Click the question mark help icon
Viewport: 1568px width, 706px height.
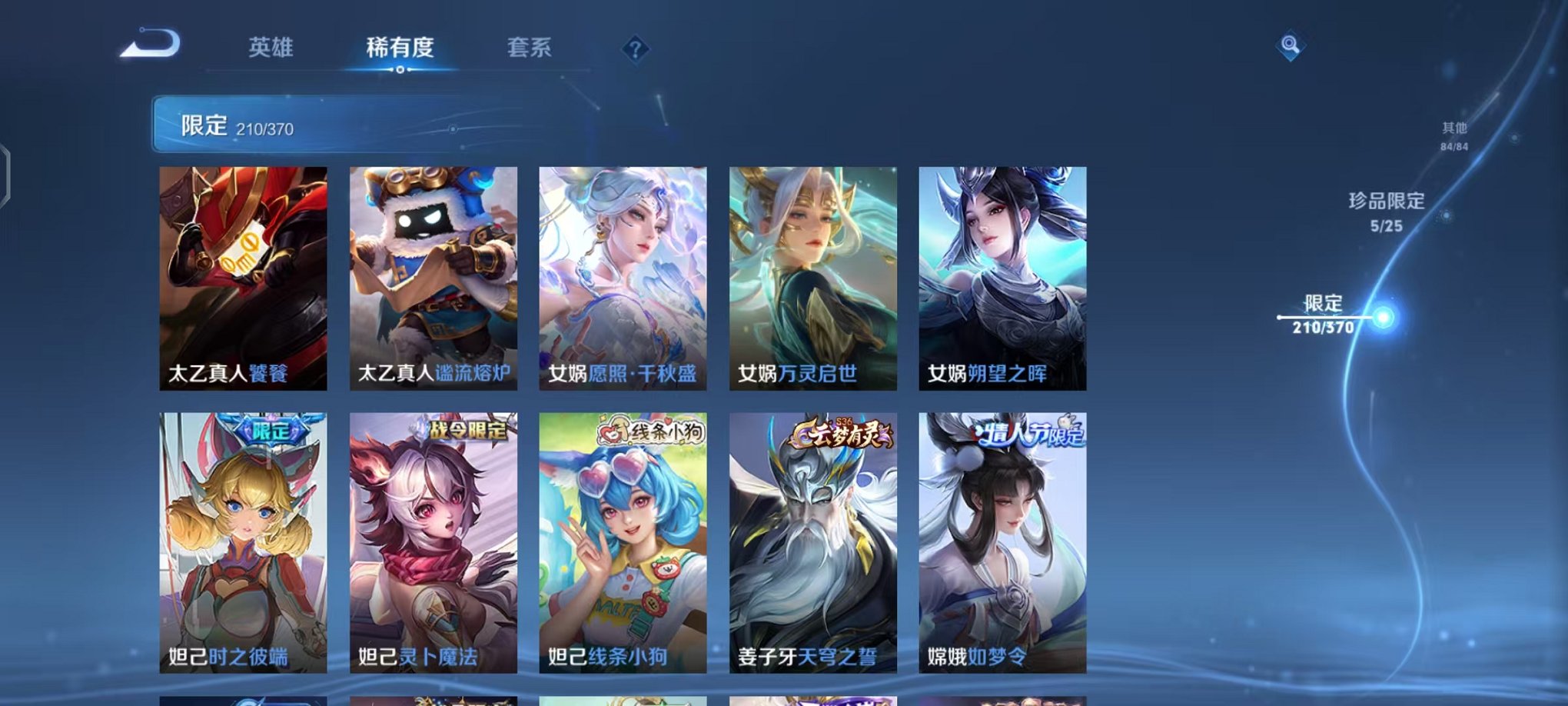pyautogui.click(x=634, y=48)
